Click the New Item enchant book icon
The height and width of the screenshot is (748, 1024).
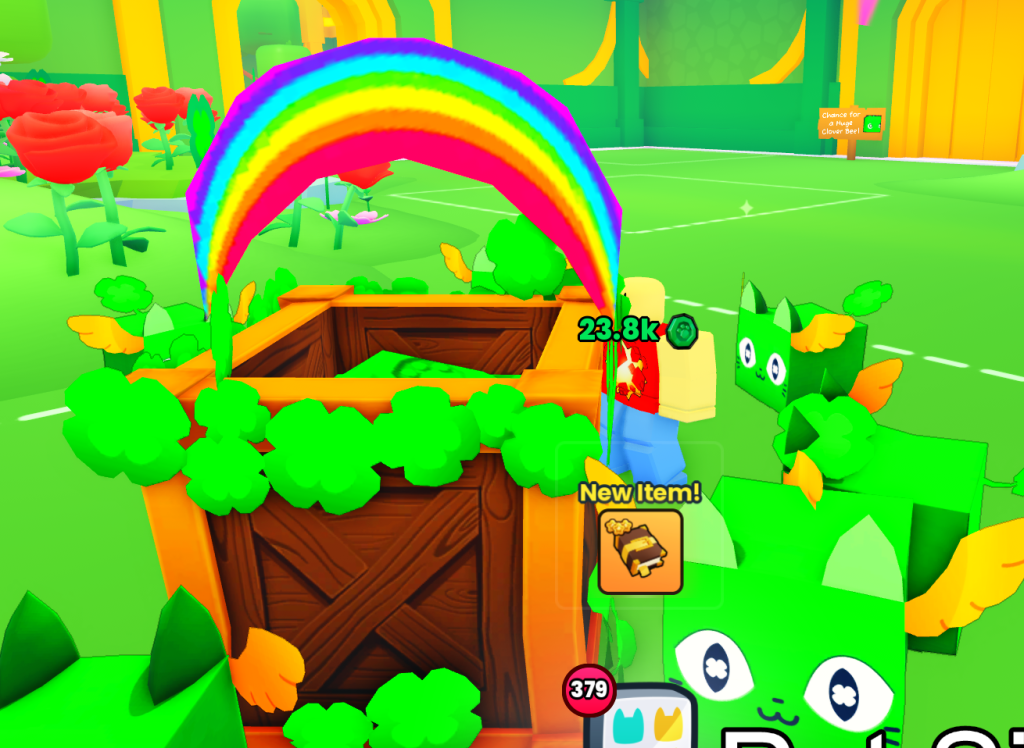tap(640, 551)
